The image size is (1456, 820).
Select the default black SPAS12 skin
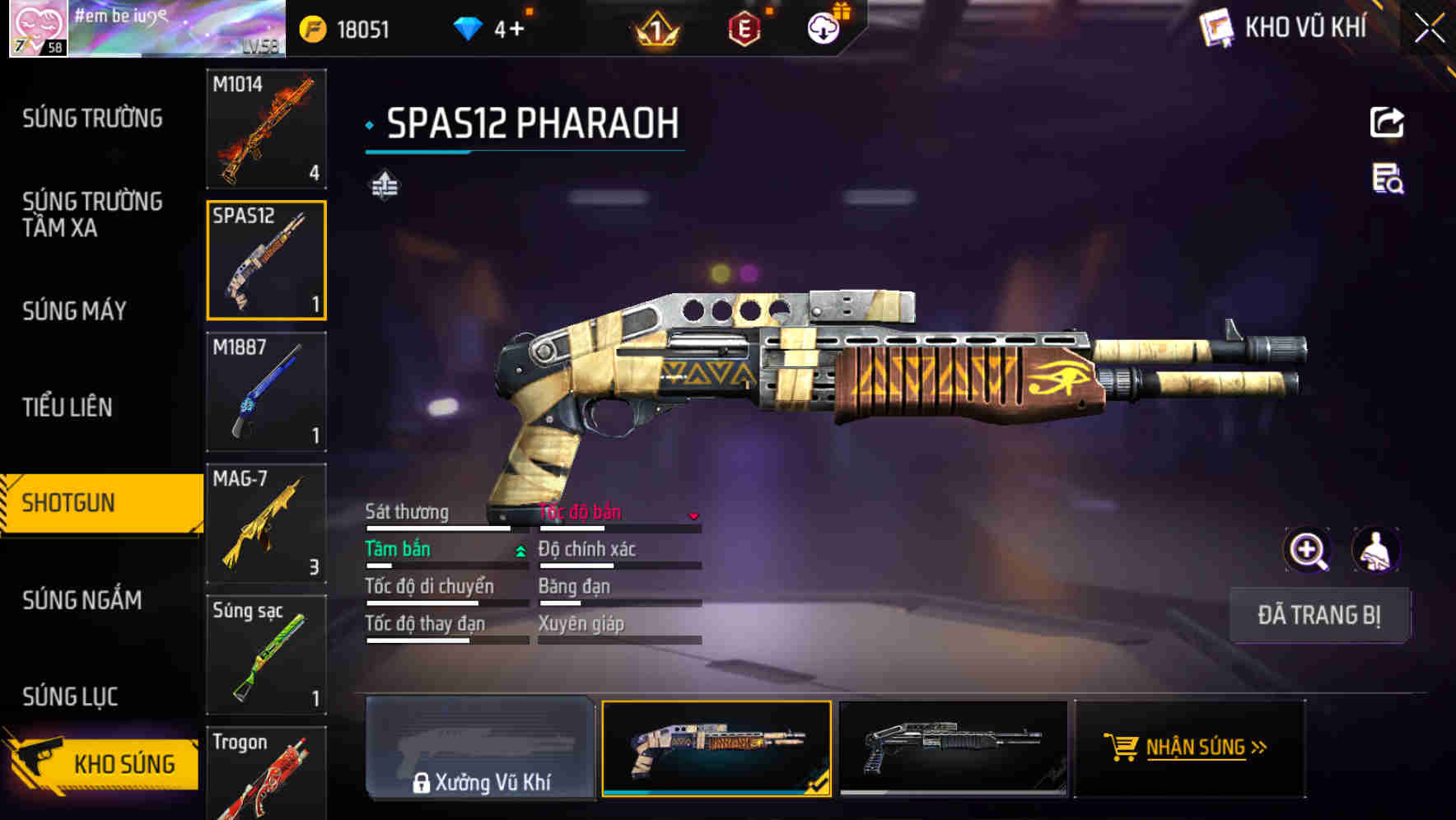pos(953,748)
